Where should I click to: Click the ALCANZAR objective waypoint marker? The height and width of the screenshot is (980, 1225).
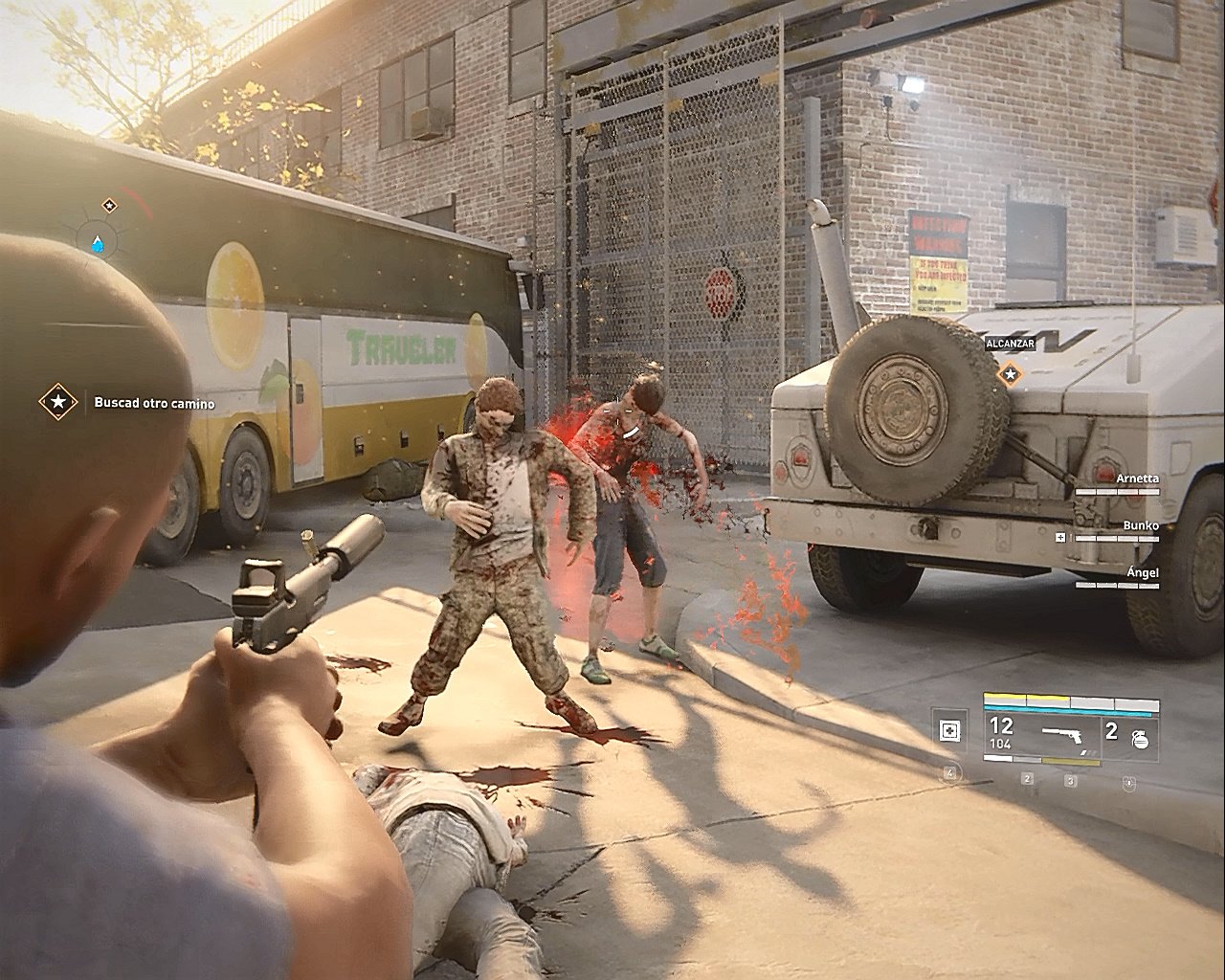(x=1008, y=373)
